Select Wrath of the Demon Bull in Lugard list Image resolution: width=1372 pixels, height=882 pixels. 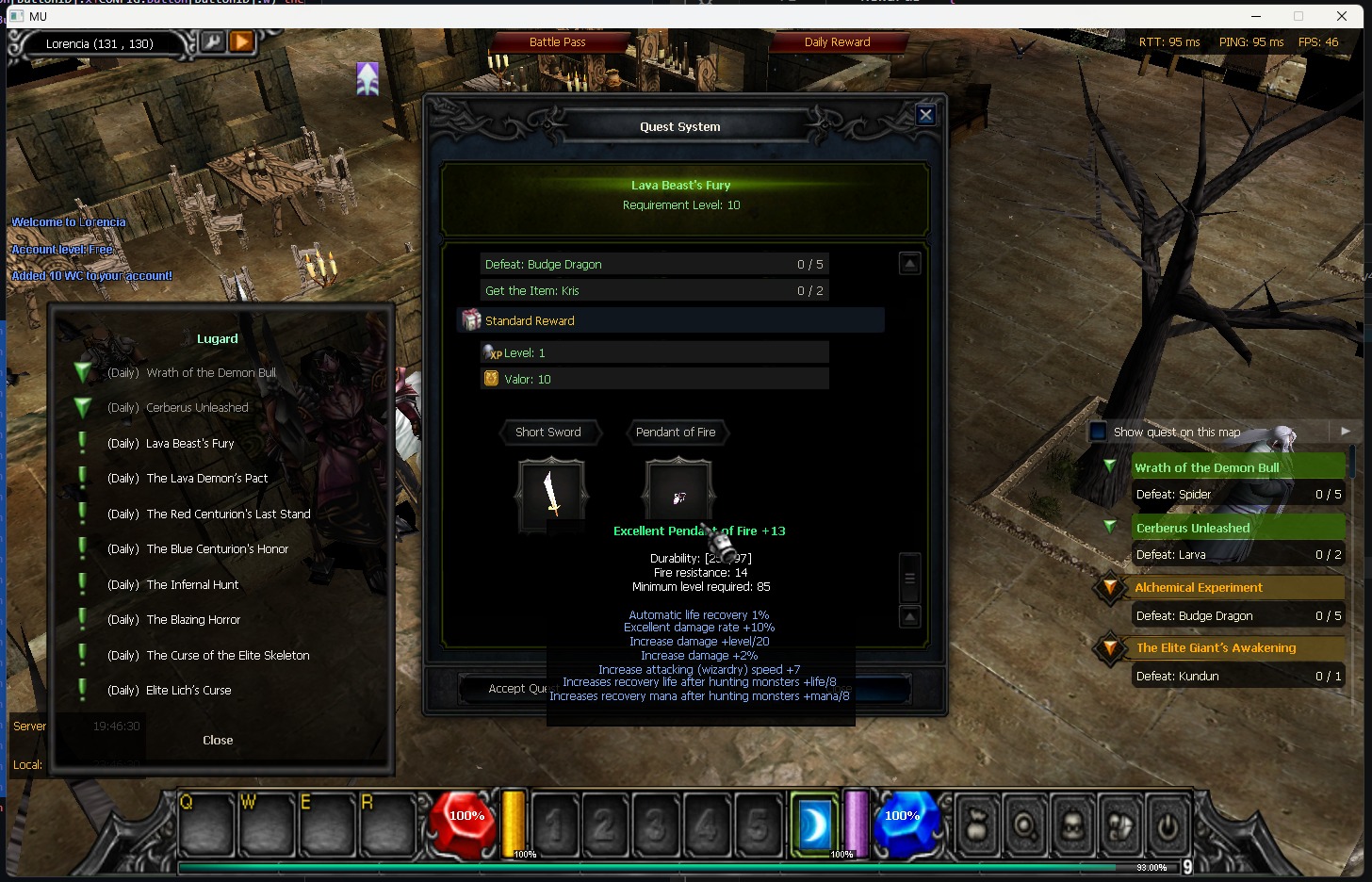(x=210, y=373)
